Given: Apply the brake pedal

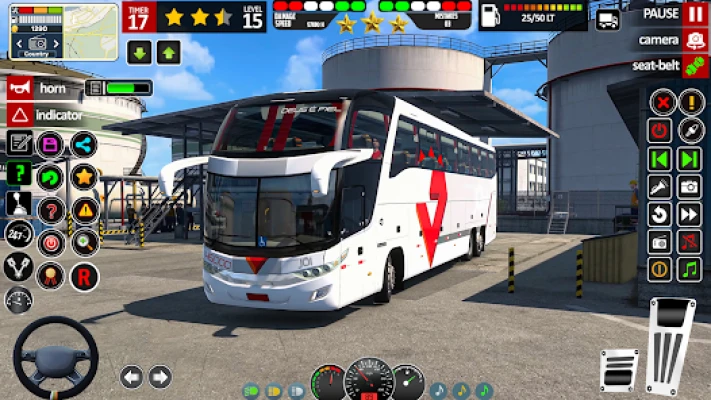Looking at the screenshot, I should [619, 371].
